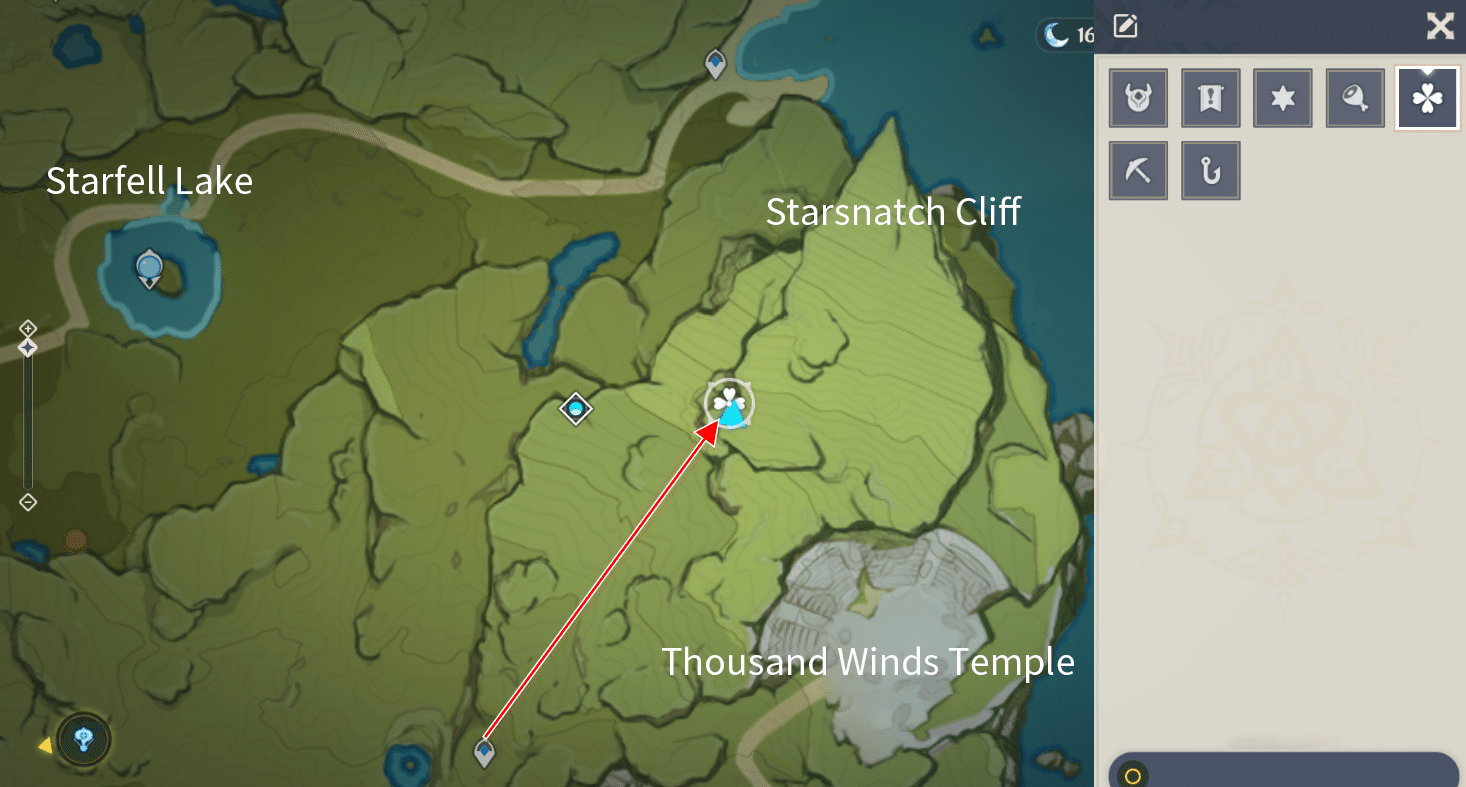This screenshot has height=787, width=1466.
Task: Select the pickaxe ore filter icon
Action: tap(1138, 170)
